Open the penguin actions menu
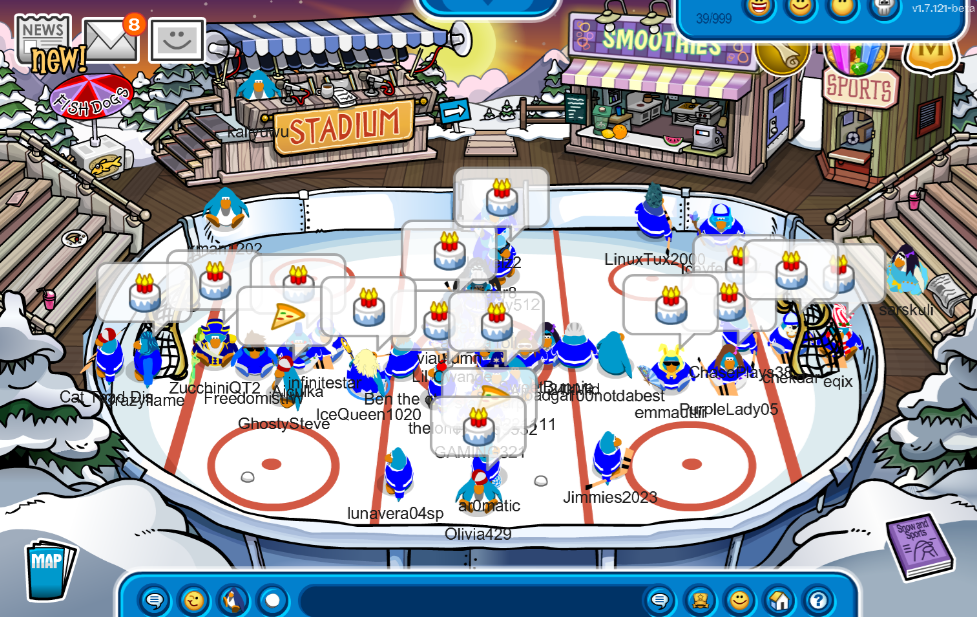977x617 pixels. click(x=233, y=600)
